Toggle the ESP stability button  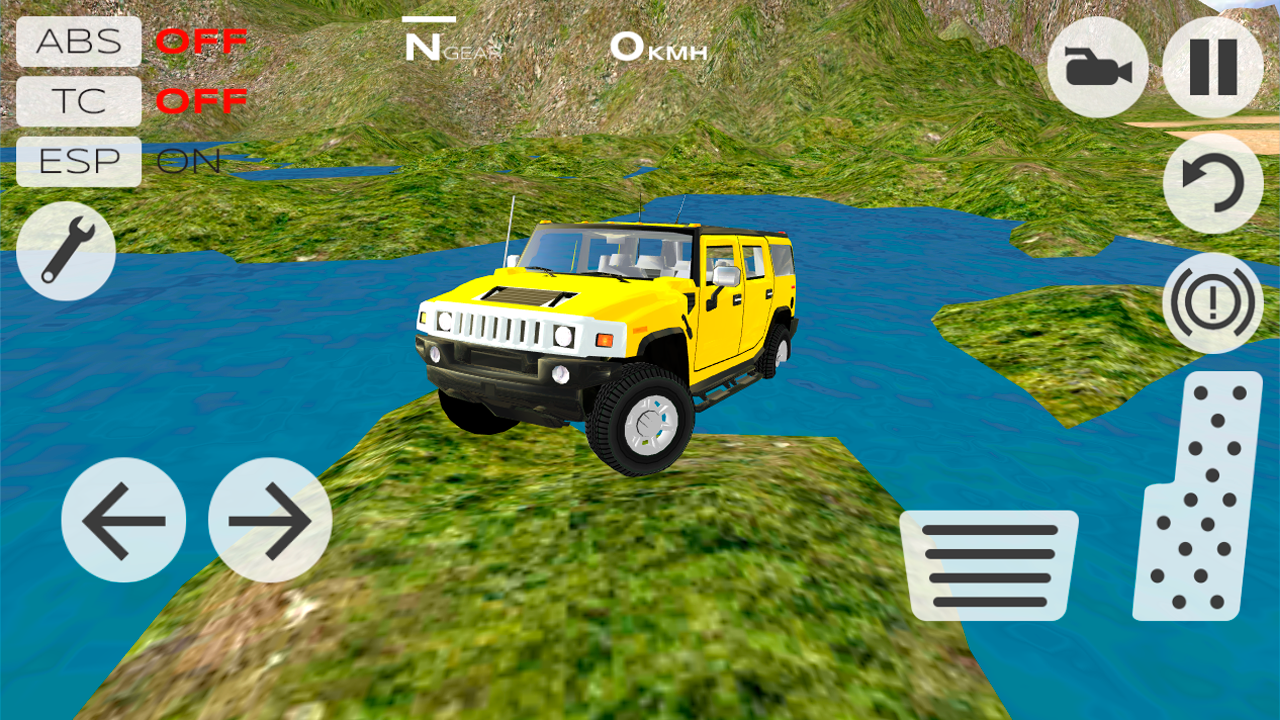[x=79, y=161]
